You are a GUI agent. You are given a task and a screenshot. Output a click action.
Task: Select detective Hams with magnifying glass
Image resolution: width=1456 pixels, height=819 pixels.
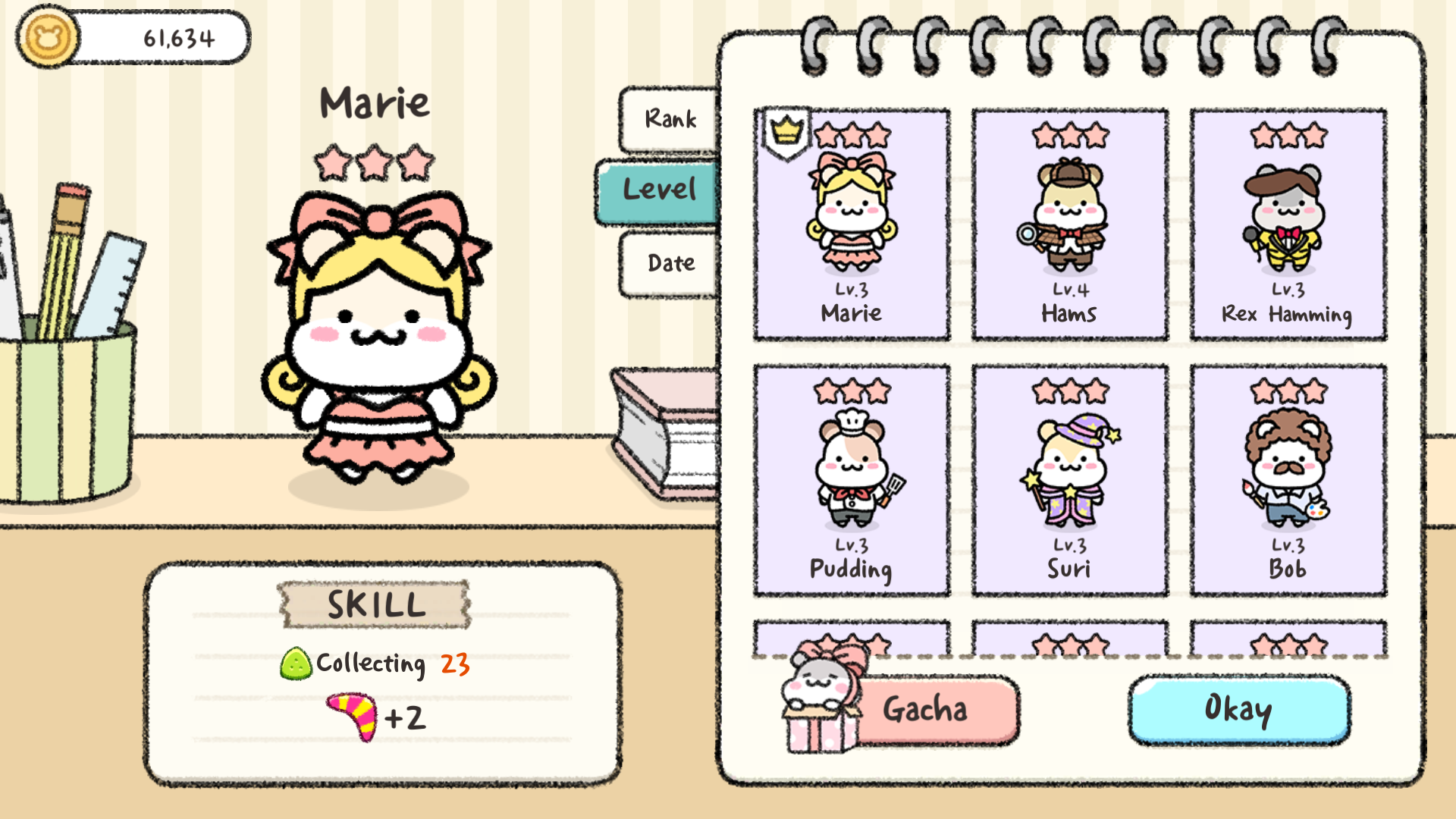pos(1069,224)
